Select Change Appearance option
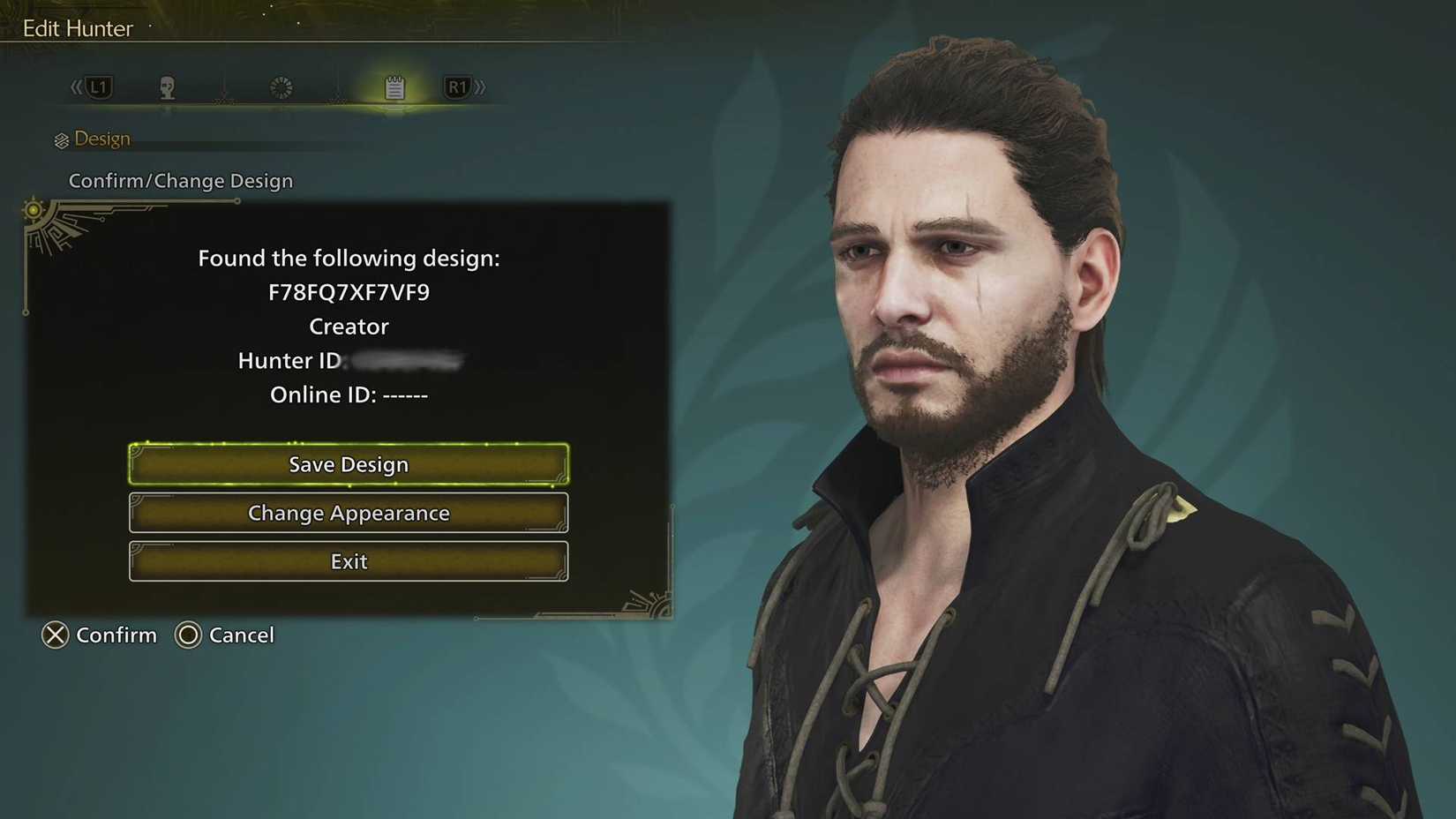 (349, 513)
